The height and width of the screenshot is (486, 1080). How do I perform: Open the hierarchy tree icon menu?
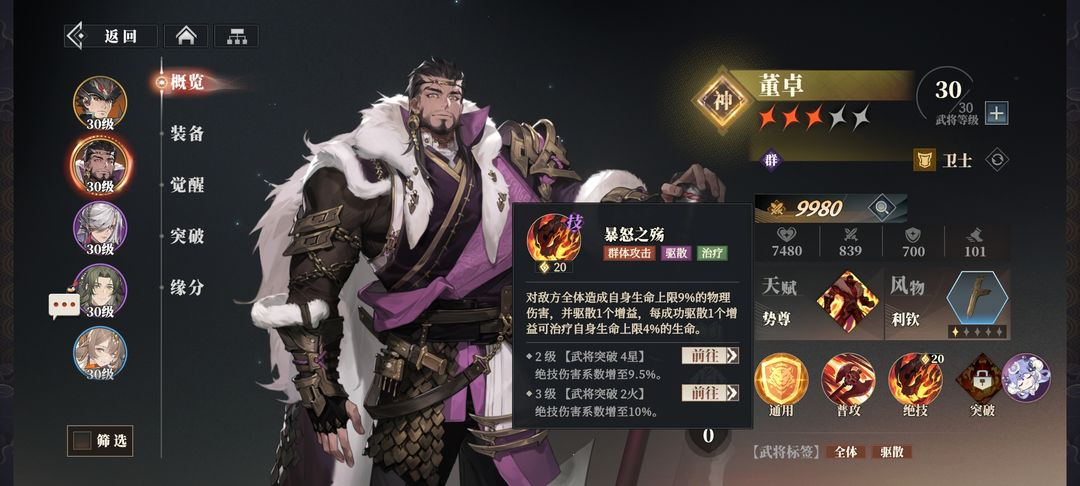tap(236, 36)
